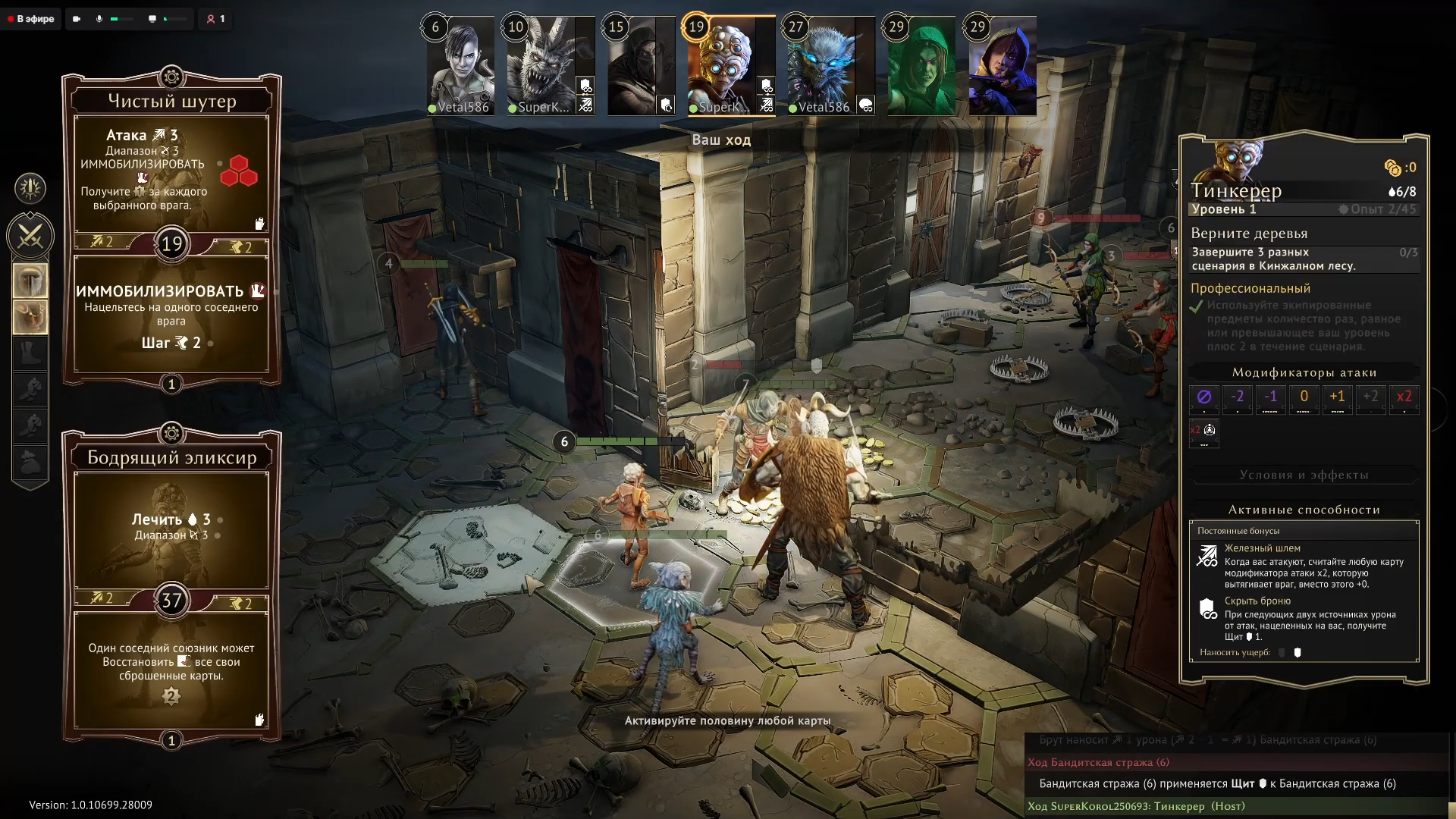Select the Лечить 3 top action of Бодрящий эликсир
Viewport: 1456px width, 819px height.
click(x=171, y=528)
